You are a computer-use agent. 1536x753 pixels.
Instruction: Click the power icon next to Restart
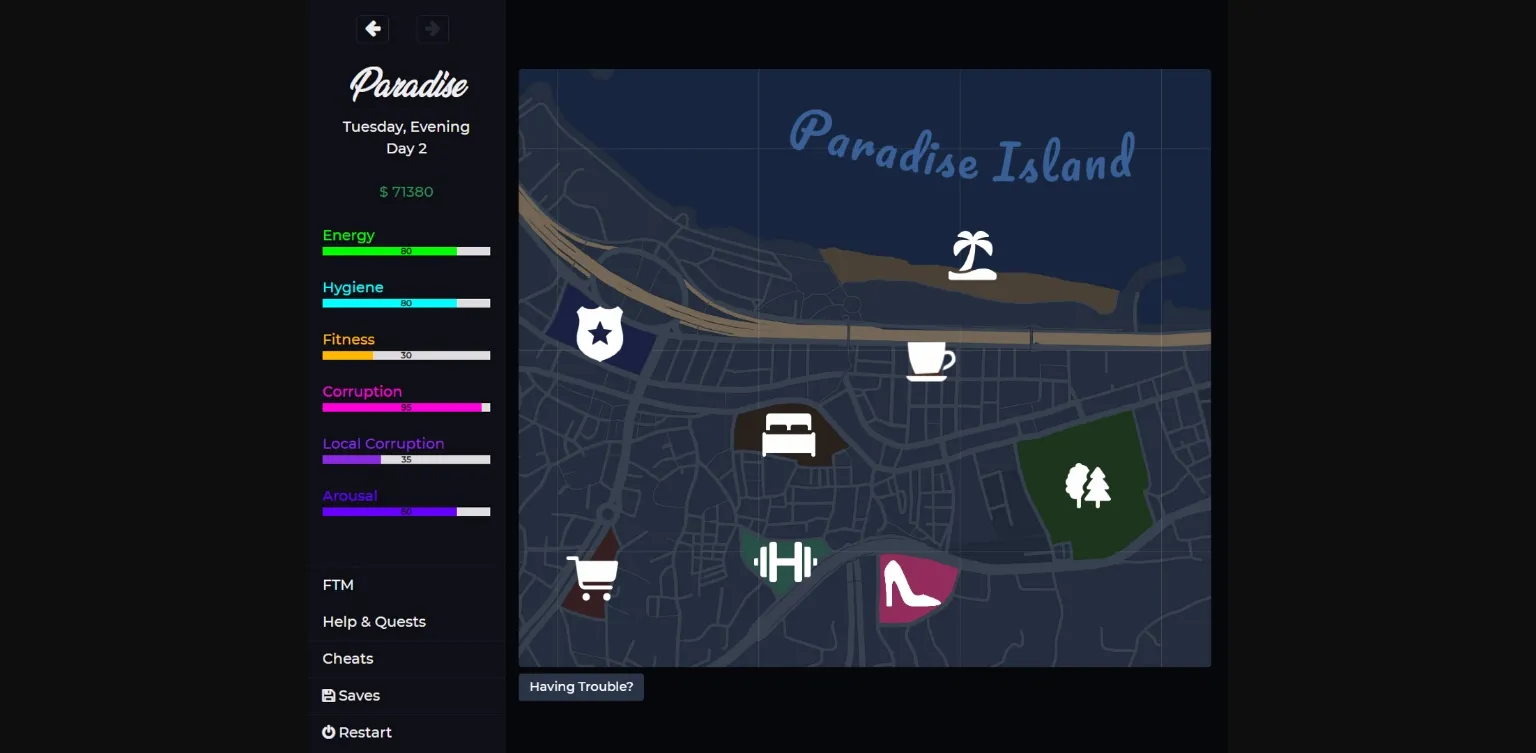click(328, 732)
